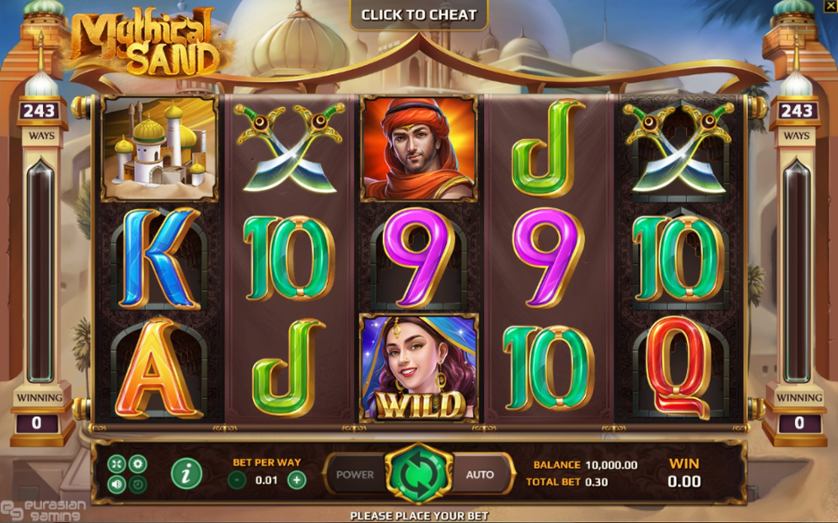This screenshot has width=838, height=523.
Task: Spin the reels with the green button
Action: click(418, 474)
